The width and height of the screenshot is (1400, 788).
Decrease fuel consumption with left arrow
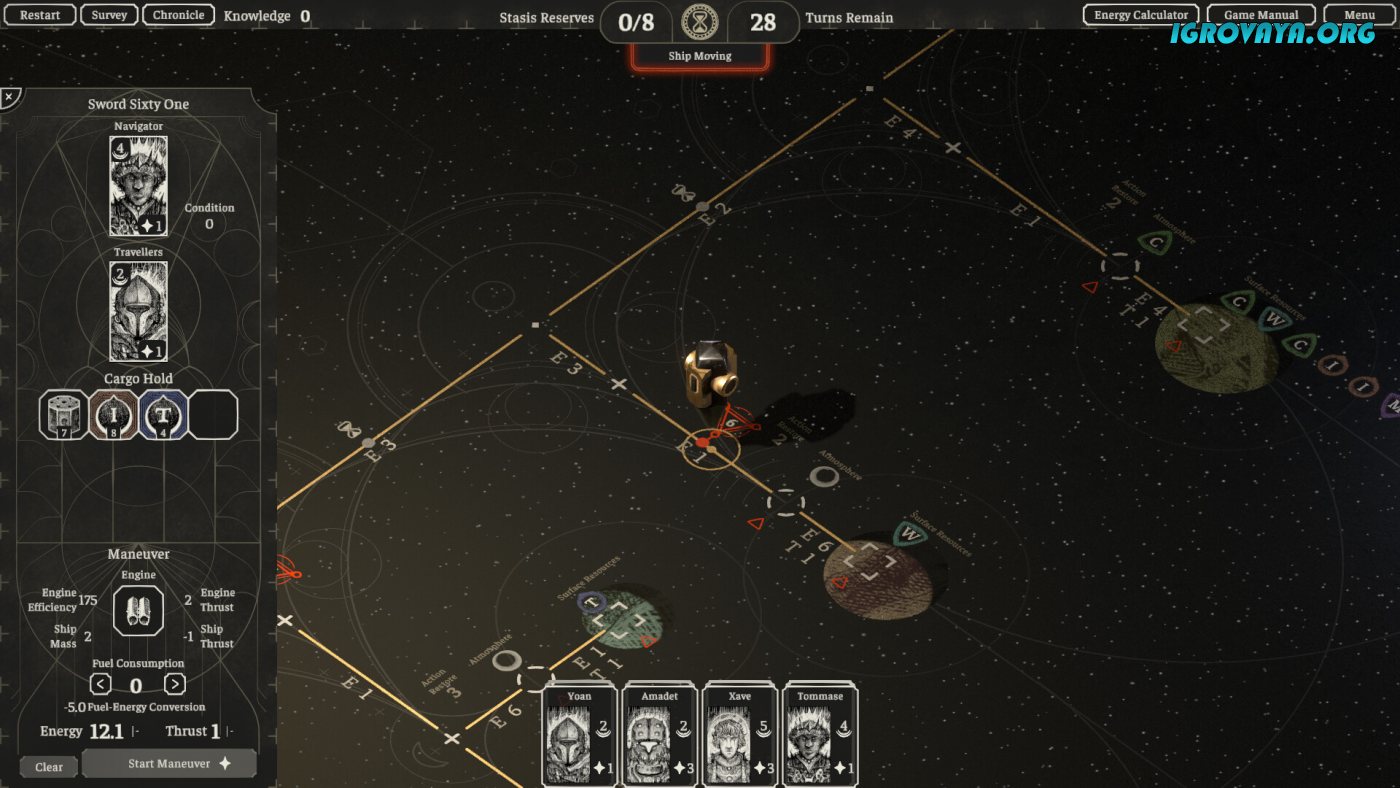100,684
